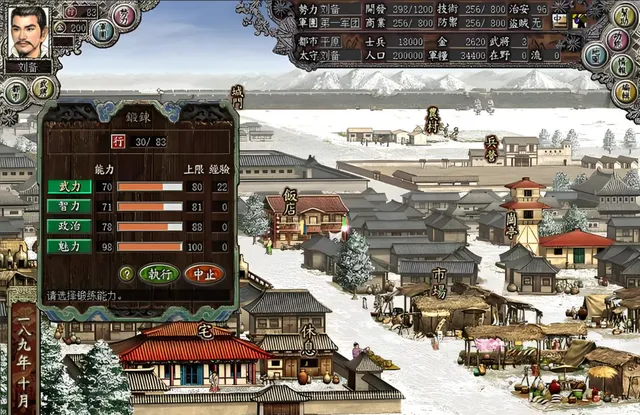
Task: Open the 宅 residence location label
Action: click(x=205, y=330)
